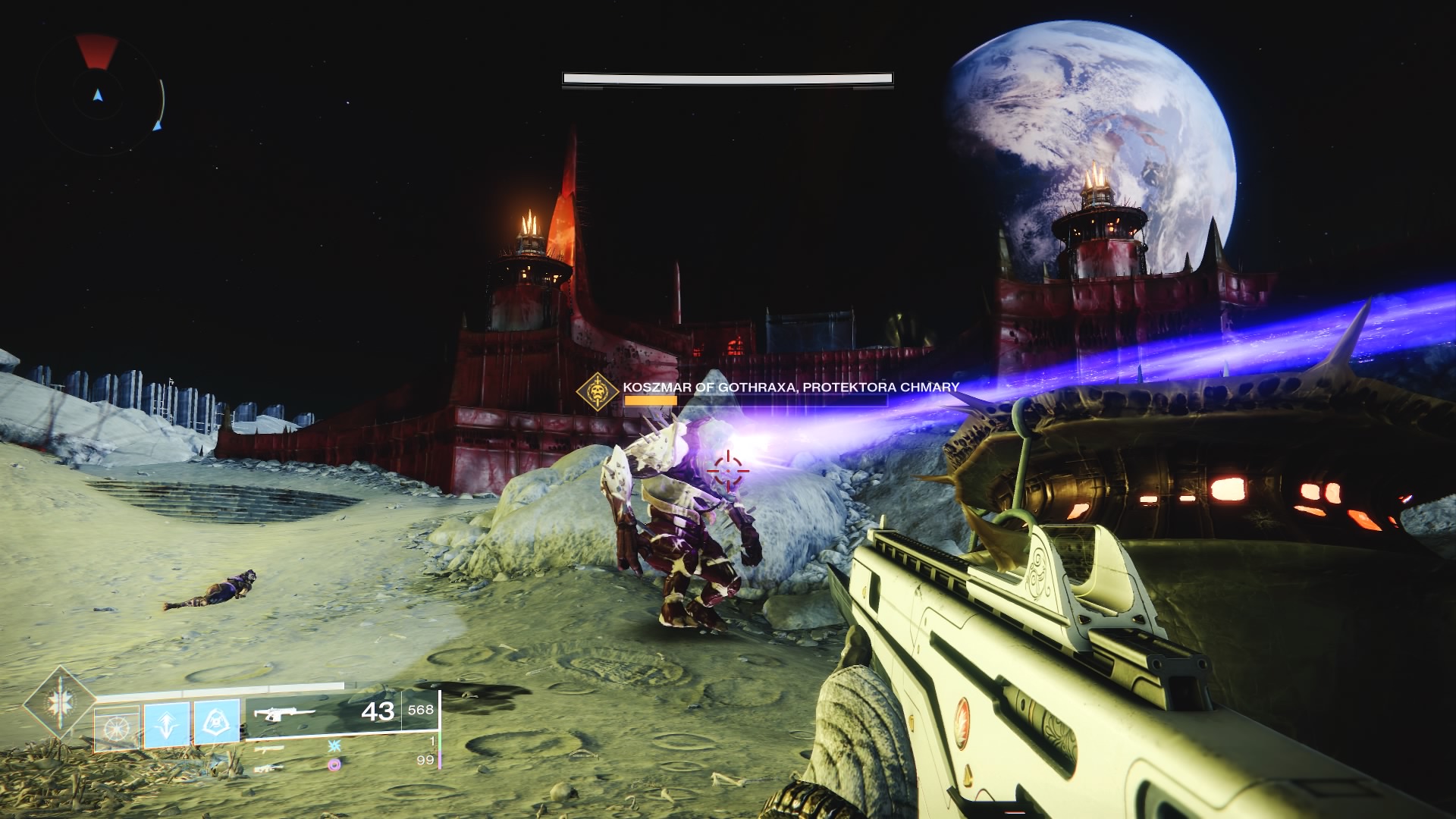Switch to the bottom stowed weapon icon

tap(269, 767)
